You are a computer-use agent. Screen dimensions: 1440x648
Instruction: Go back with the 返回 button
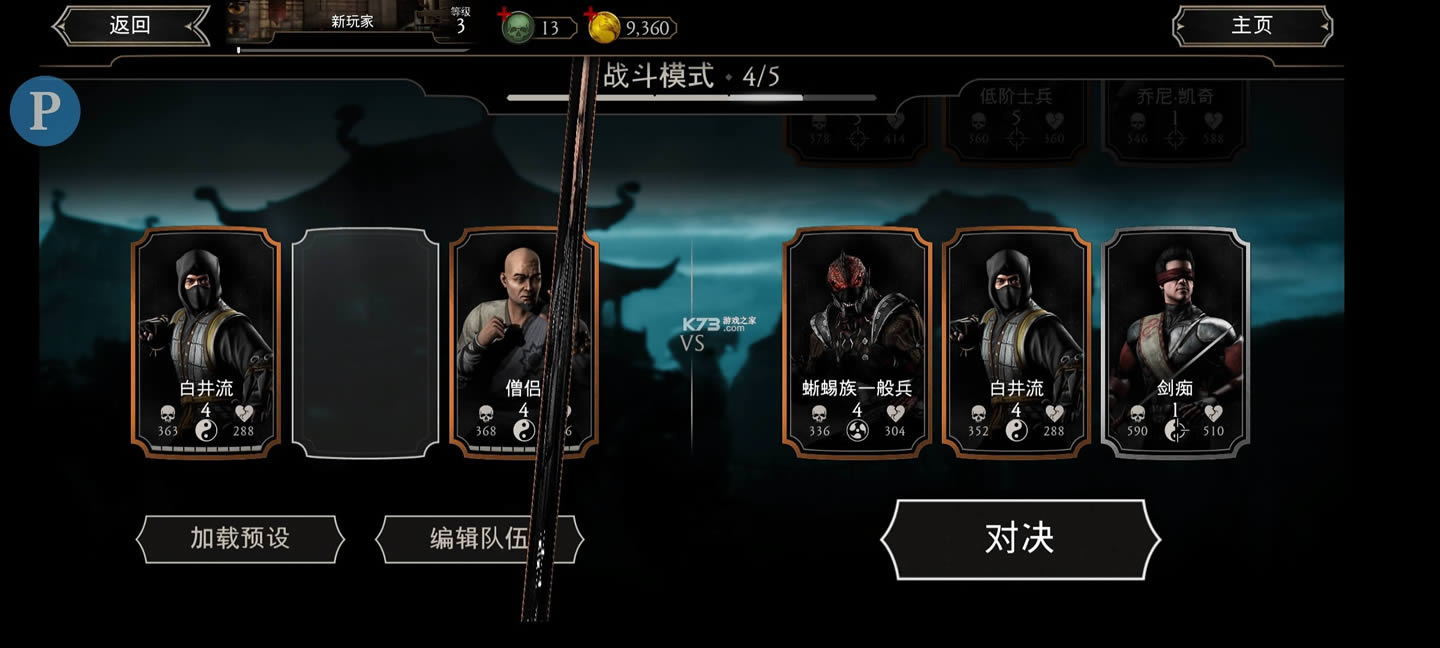coord(130,26)
